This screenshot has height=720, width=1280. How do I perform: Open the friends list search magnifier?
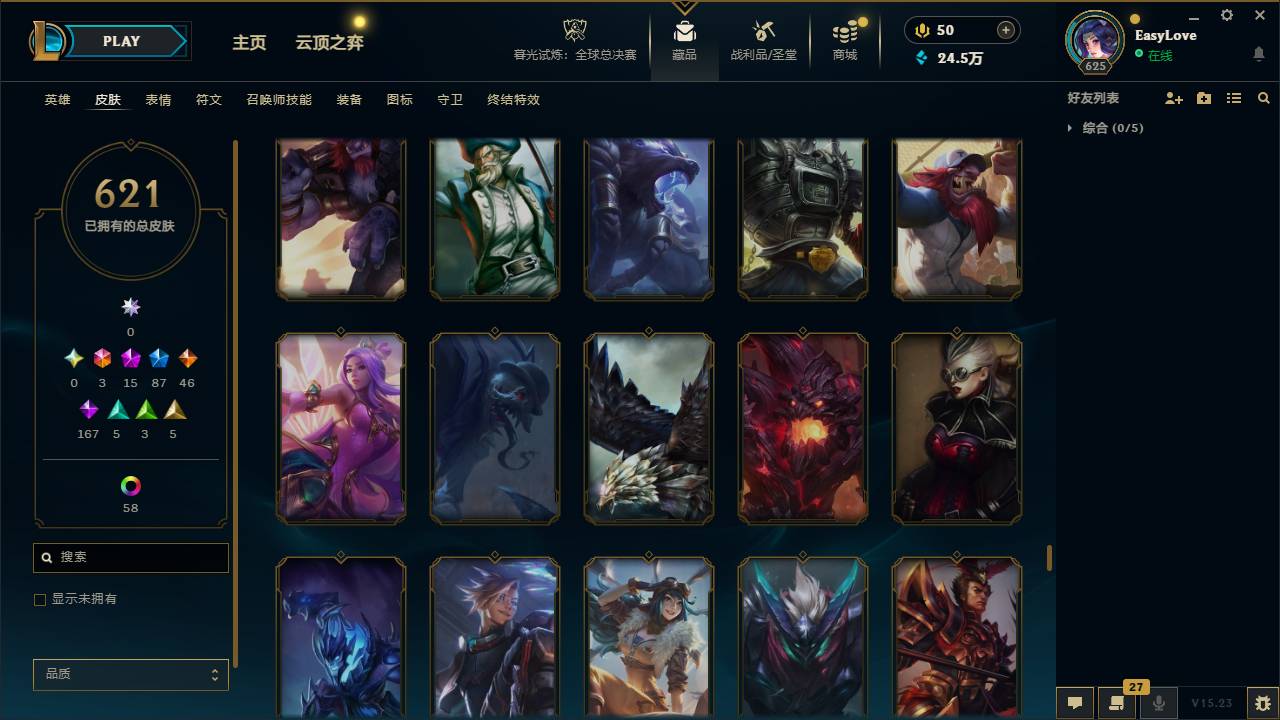point(1264,98)
